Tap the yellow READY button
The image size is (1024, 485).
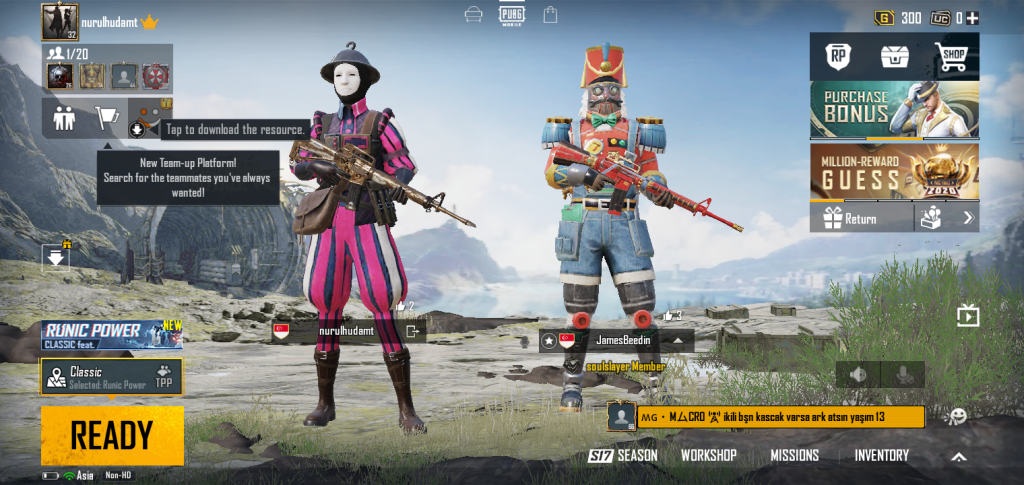click(112, 436)
